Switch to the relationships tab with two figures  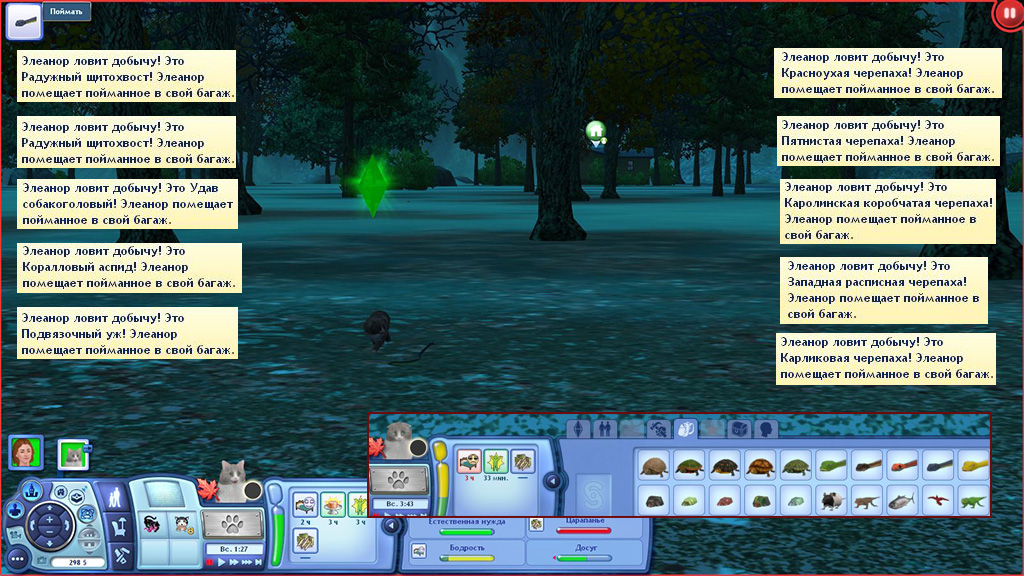tap(604, 429)
